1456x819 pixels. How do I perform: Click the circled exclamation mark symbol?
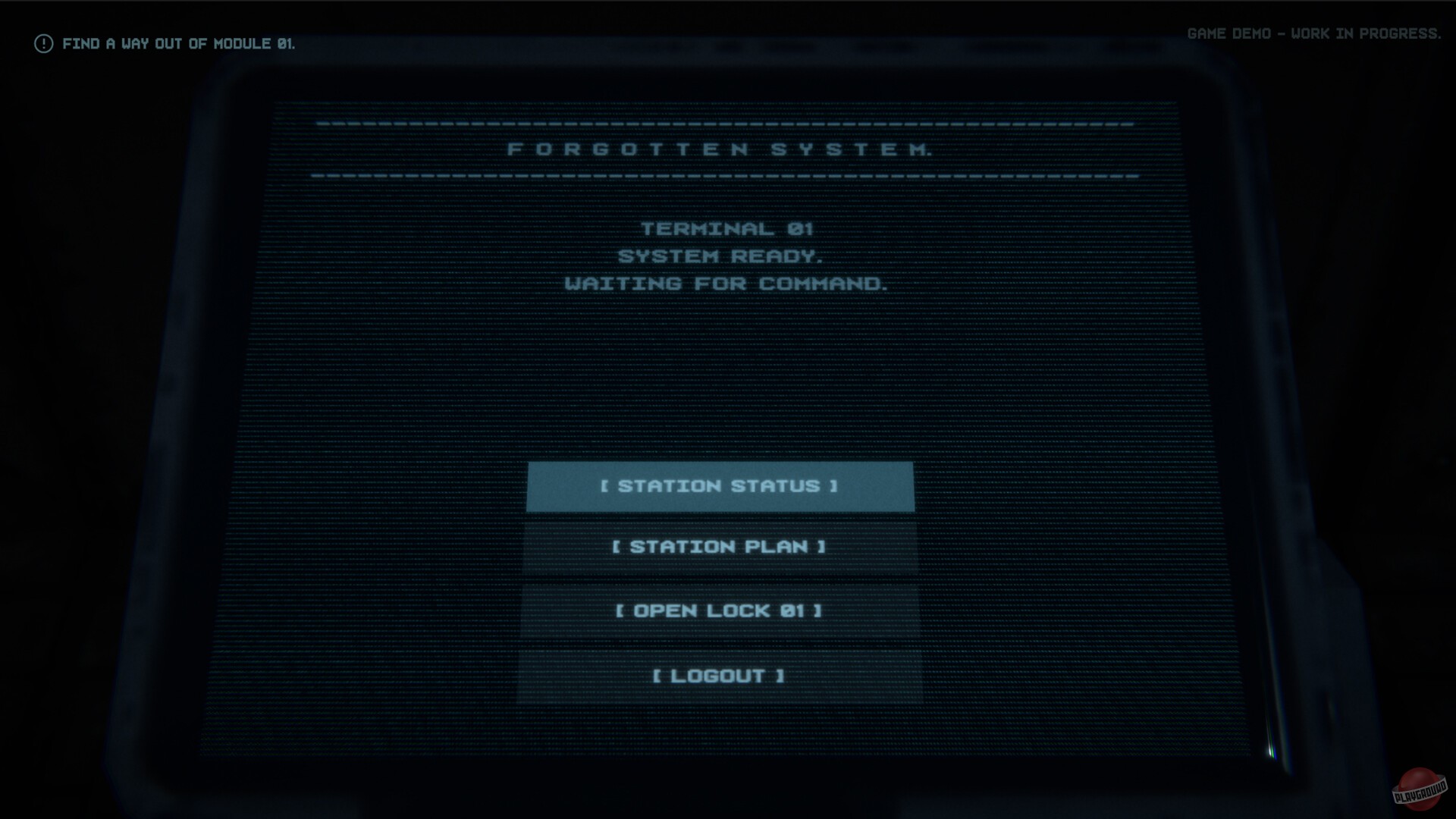coord(42,43)
